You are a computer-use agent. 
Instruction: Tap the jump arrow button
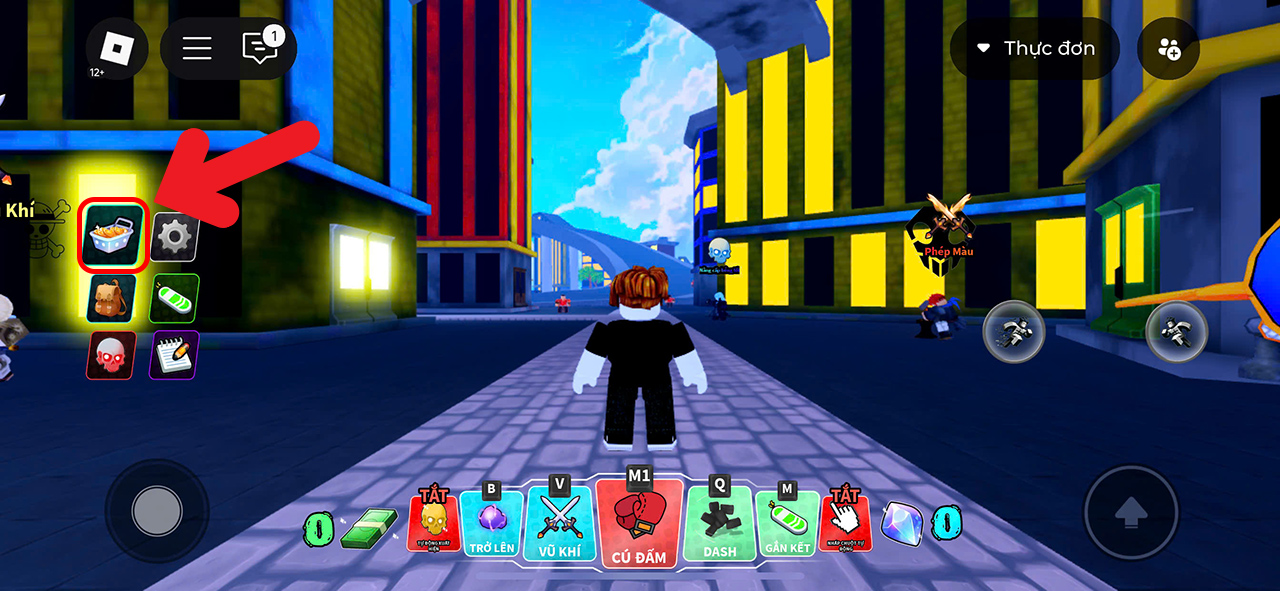1131,513
